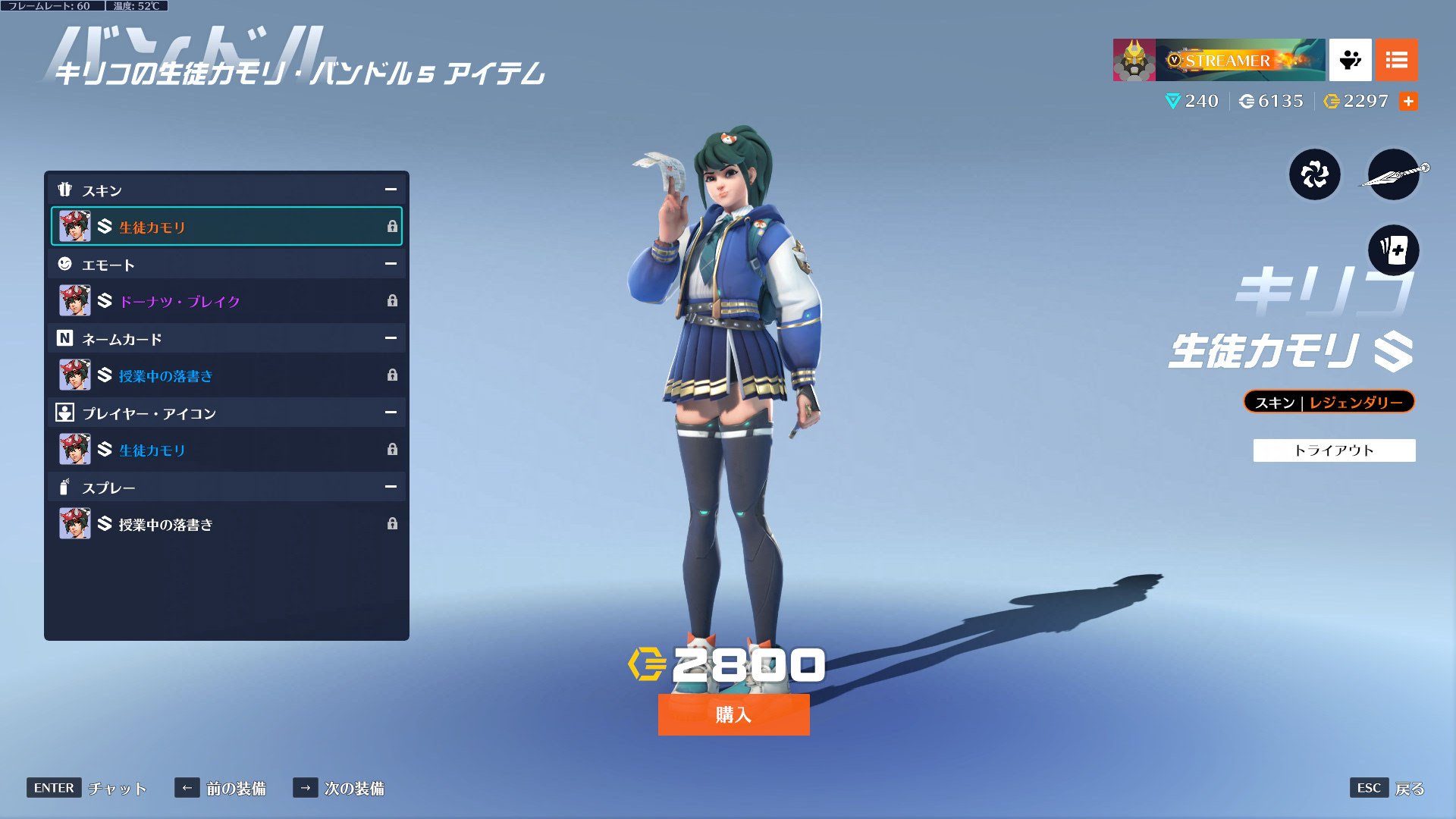Screen dimensions: 1456x819
Task: Open the STREAMER player name card
Action: click(1219, 60)
